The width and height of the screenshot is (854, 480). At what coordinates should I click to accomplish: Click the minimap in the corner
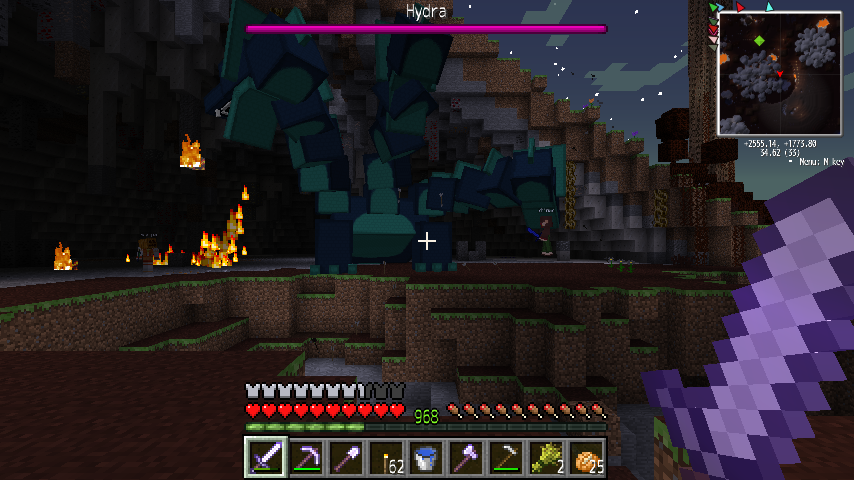779,74
